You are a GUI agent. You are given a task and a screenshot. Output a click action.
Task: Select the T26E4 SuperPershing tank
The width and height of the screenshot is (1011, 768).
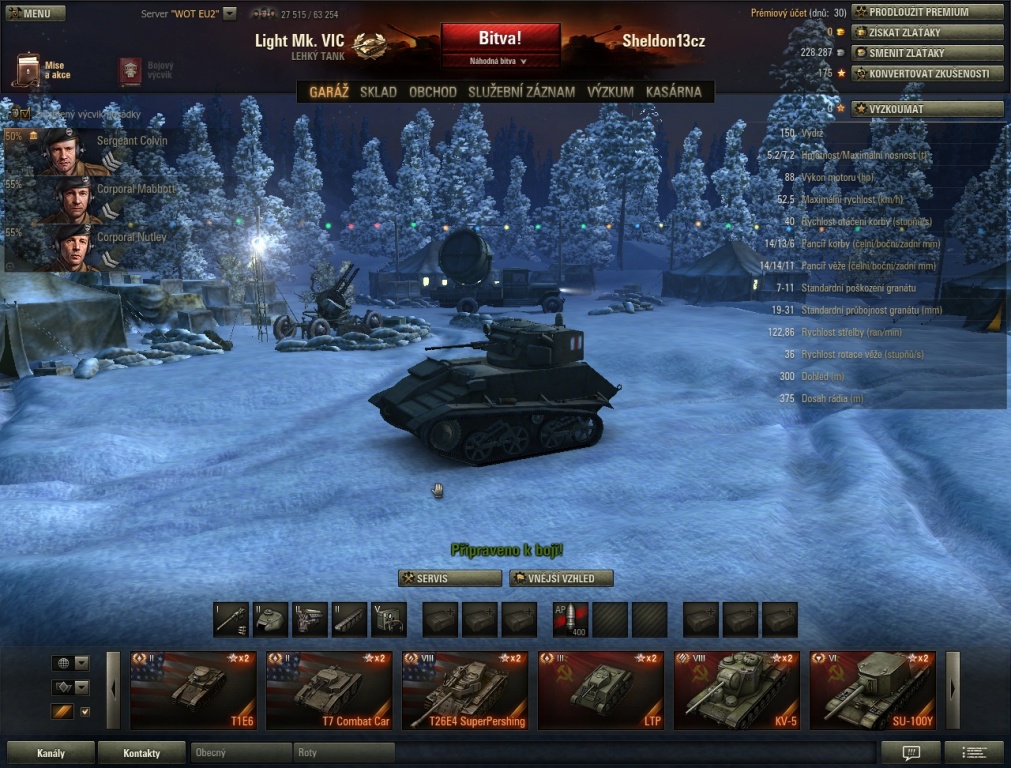tap(465, 690)
